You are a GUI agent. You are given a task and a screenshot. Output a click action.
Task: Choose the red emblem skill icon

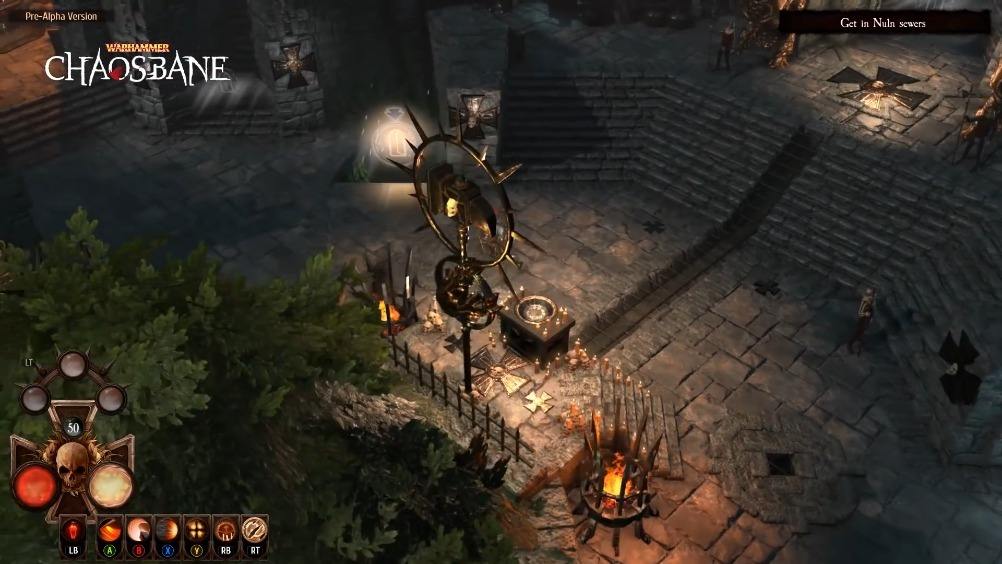[226, 530]
